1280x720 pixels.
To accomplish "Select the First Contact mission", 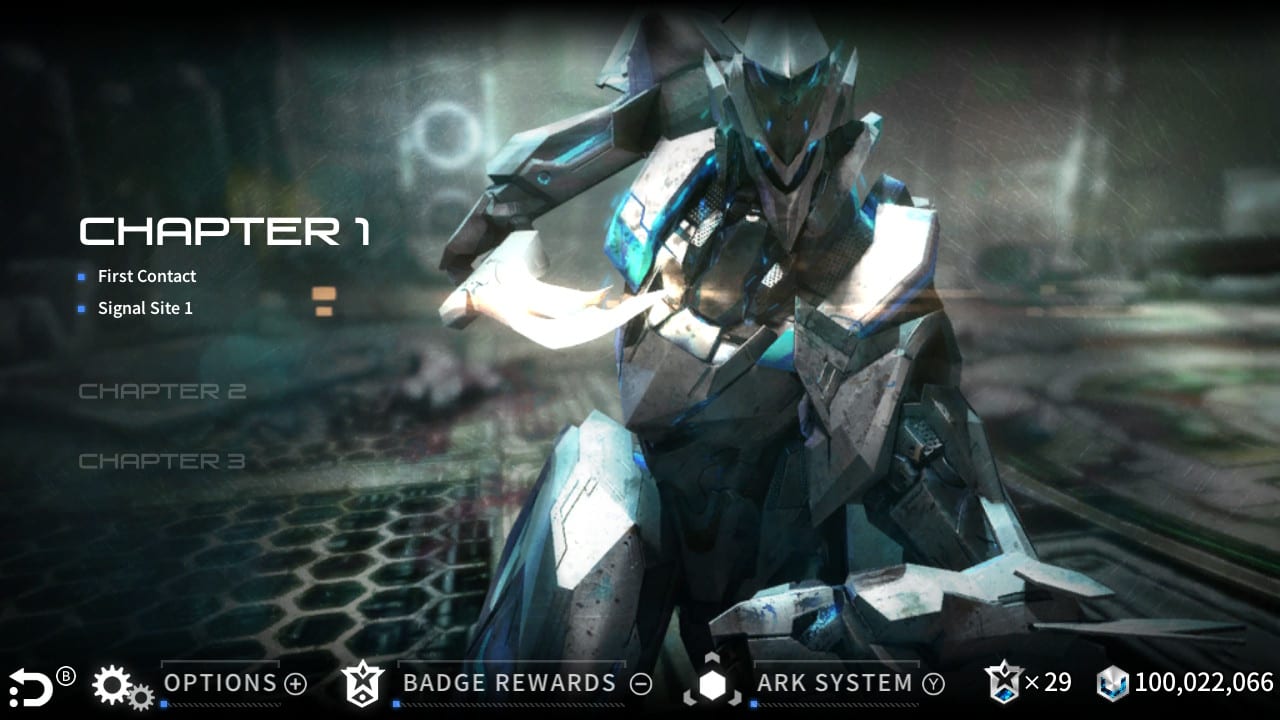I will 146,276.
